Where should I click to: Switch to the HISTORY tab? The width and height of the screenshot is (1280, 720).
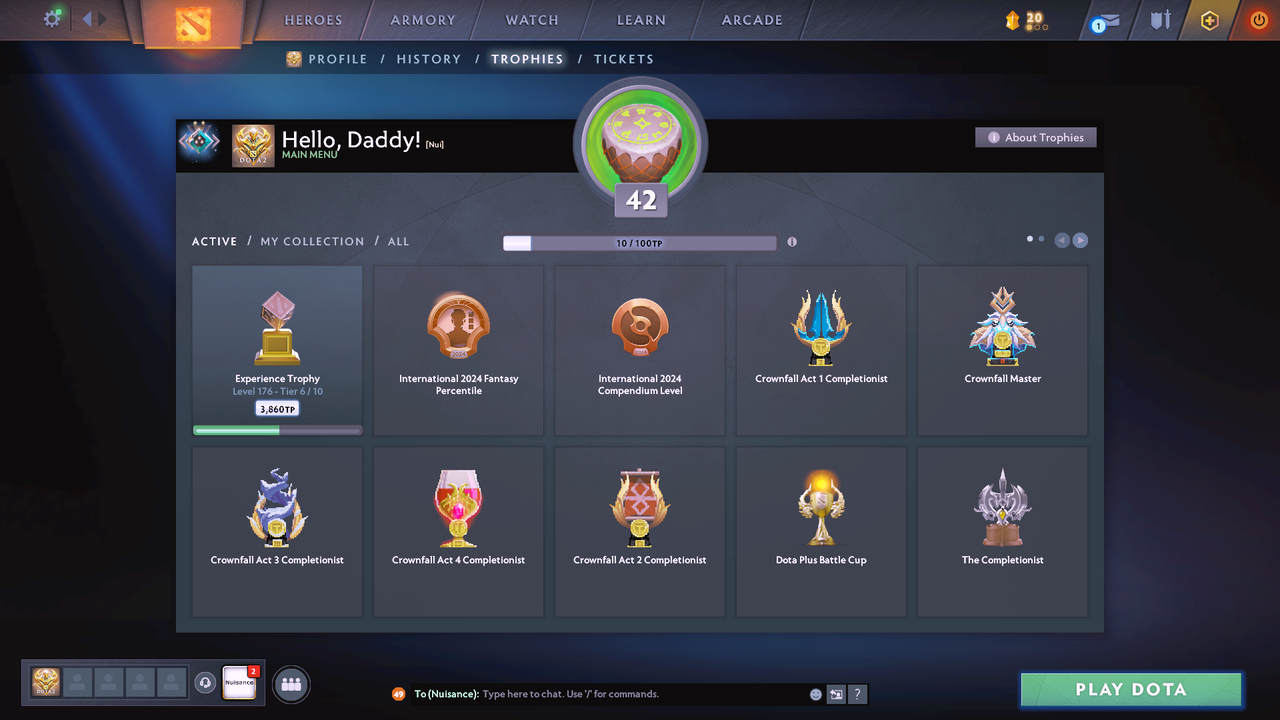pyautogui.click(x=428, y=59)
